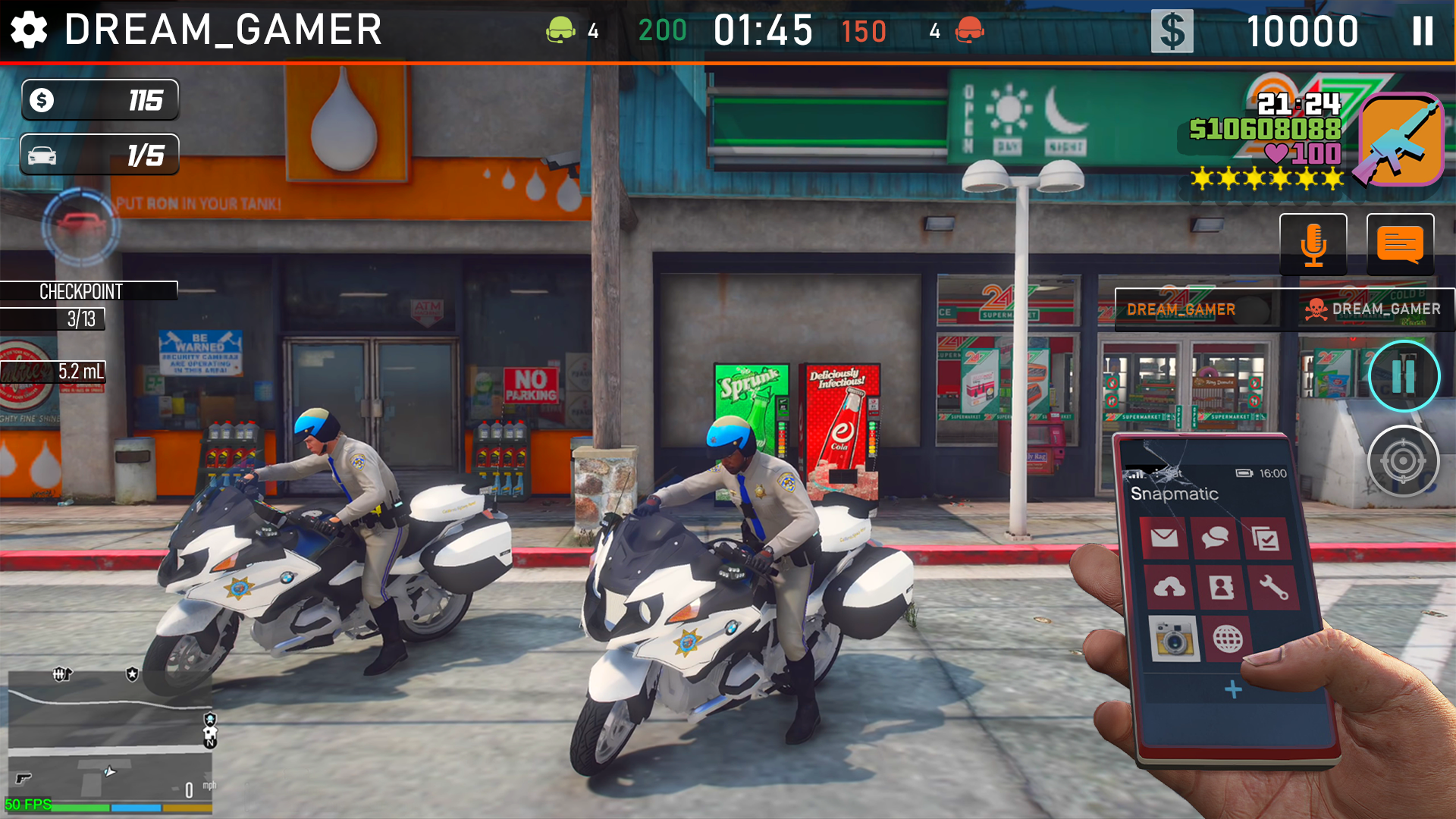Select the friendly DREAM_GAMER nameplate
Screen dimensions: 1456x819
[x=1181, y=309]
